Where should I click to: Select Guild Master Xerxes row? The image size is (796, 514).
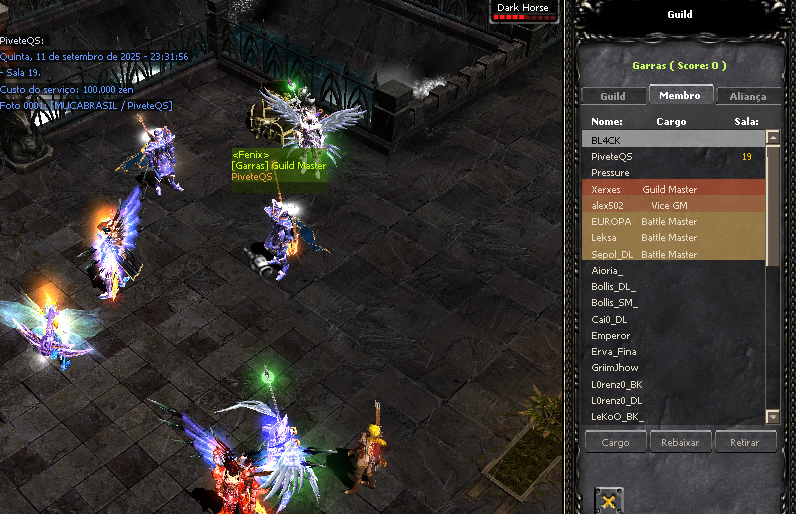(x=671, y=189)
